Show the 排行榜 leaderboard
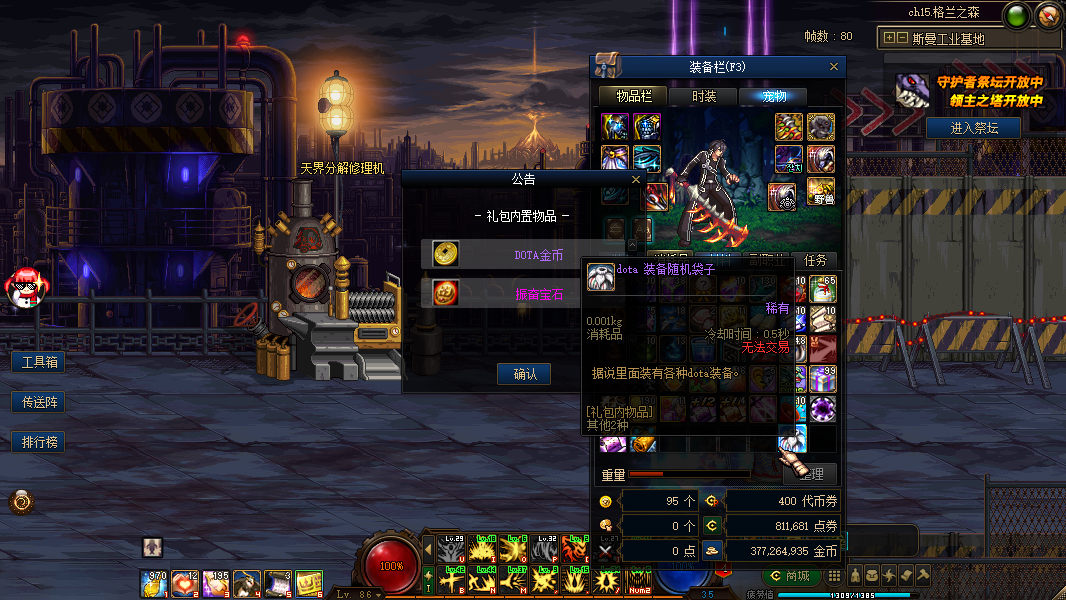 coord(38,442)
